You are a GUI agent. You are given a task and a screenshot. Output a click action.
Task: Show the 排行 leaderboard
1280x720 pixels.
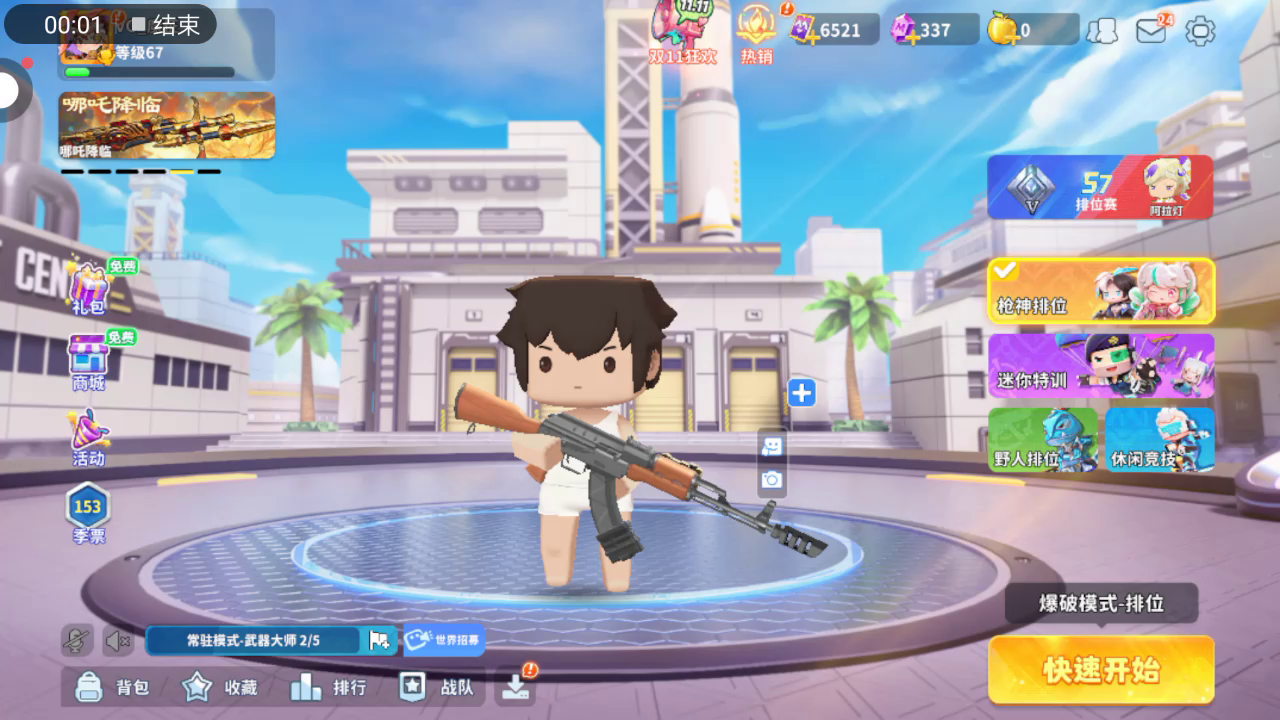click(329, 687)
